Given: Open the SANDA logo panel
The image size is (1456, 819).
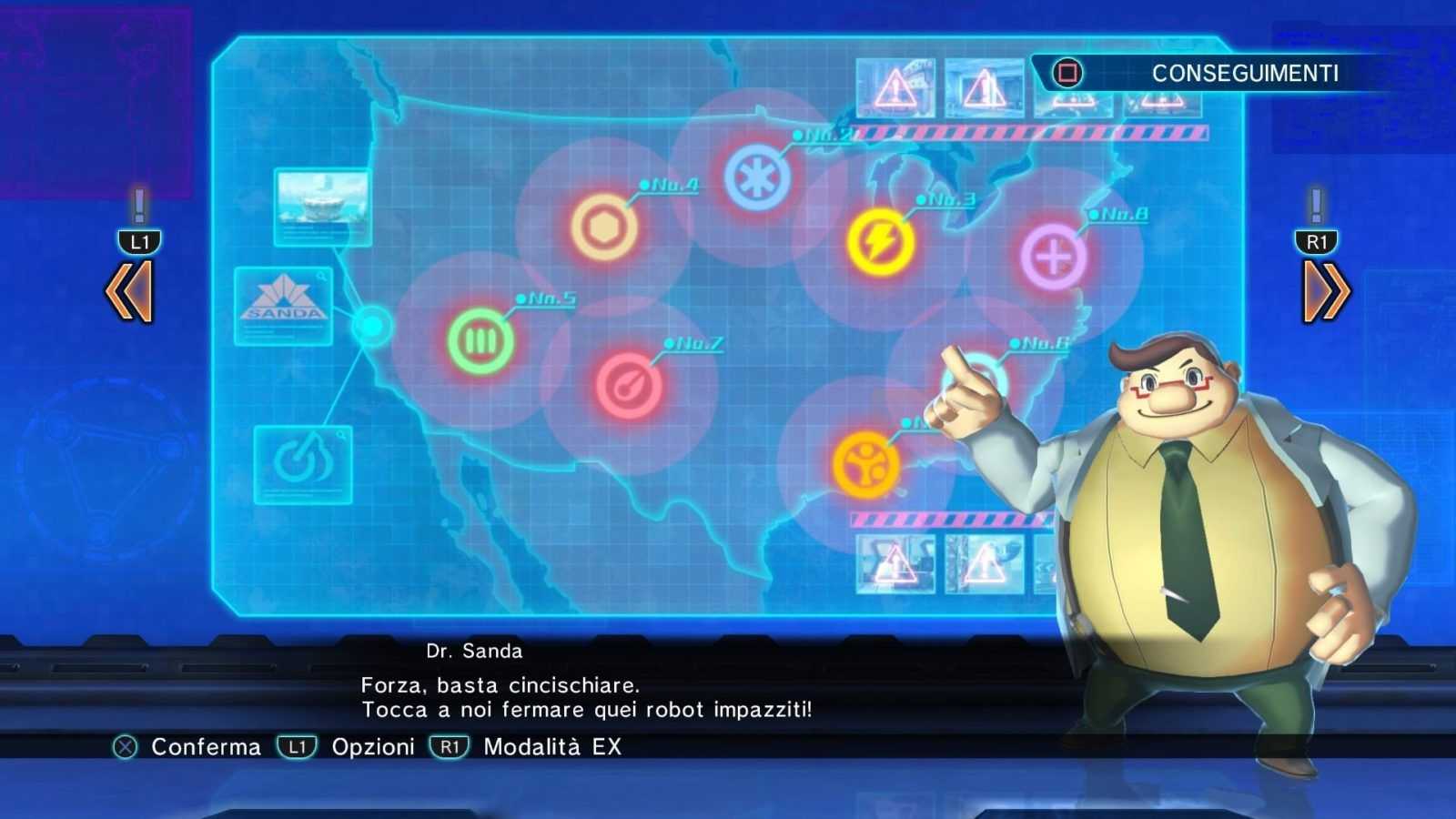Looking at the screenshot, I should [x=284, y=305].
